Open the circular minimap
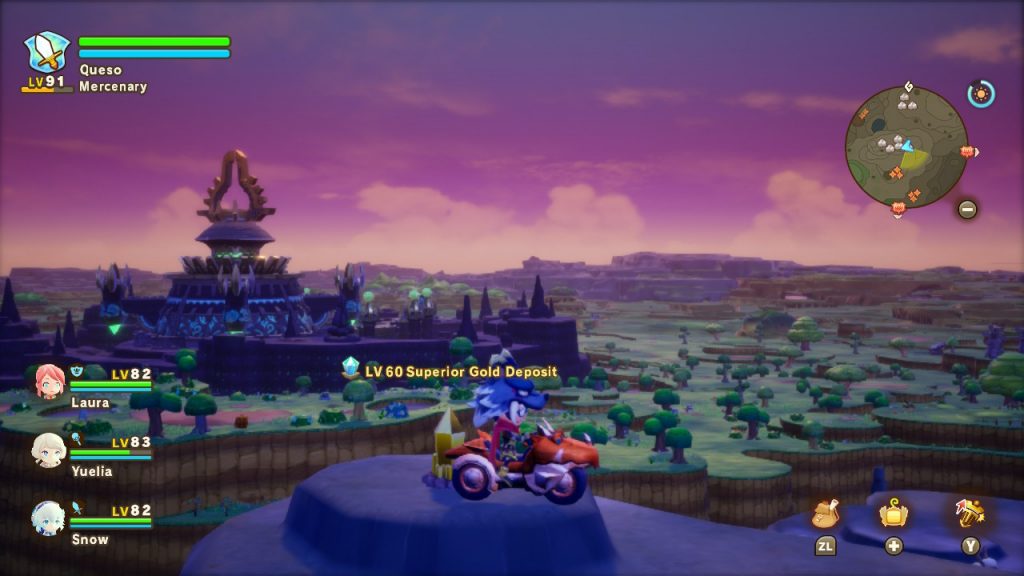This screenshot has width=1024, height=576. tap(906, 147)
